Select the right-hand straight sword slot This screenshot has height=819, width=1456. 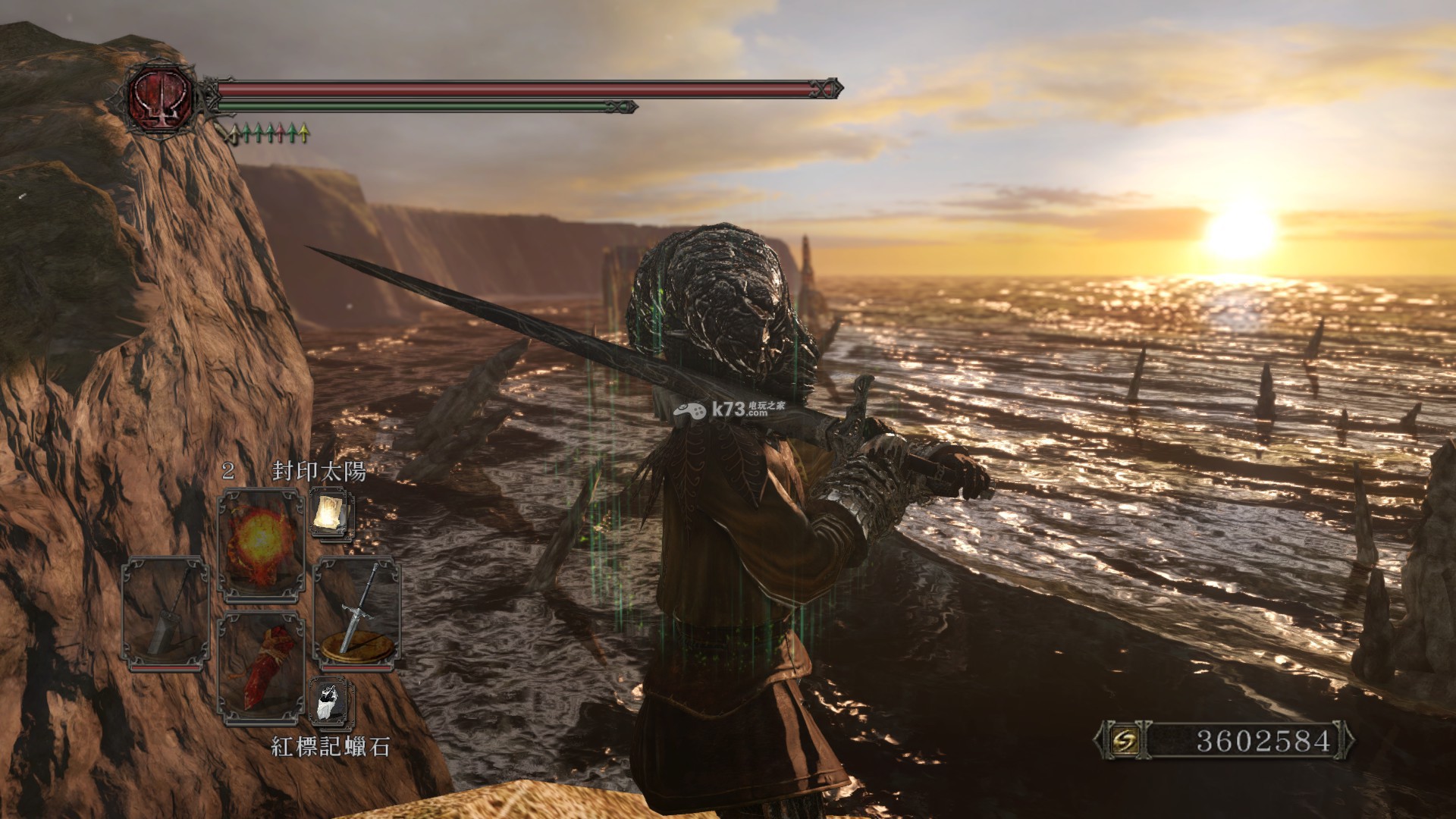(x=356, y=612)
